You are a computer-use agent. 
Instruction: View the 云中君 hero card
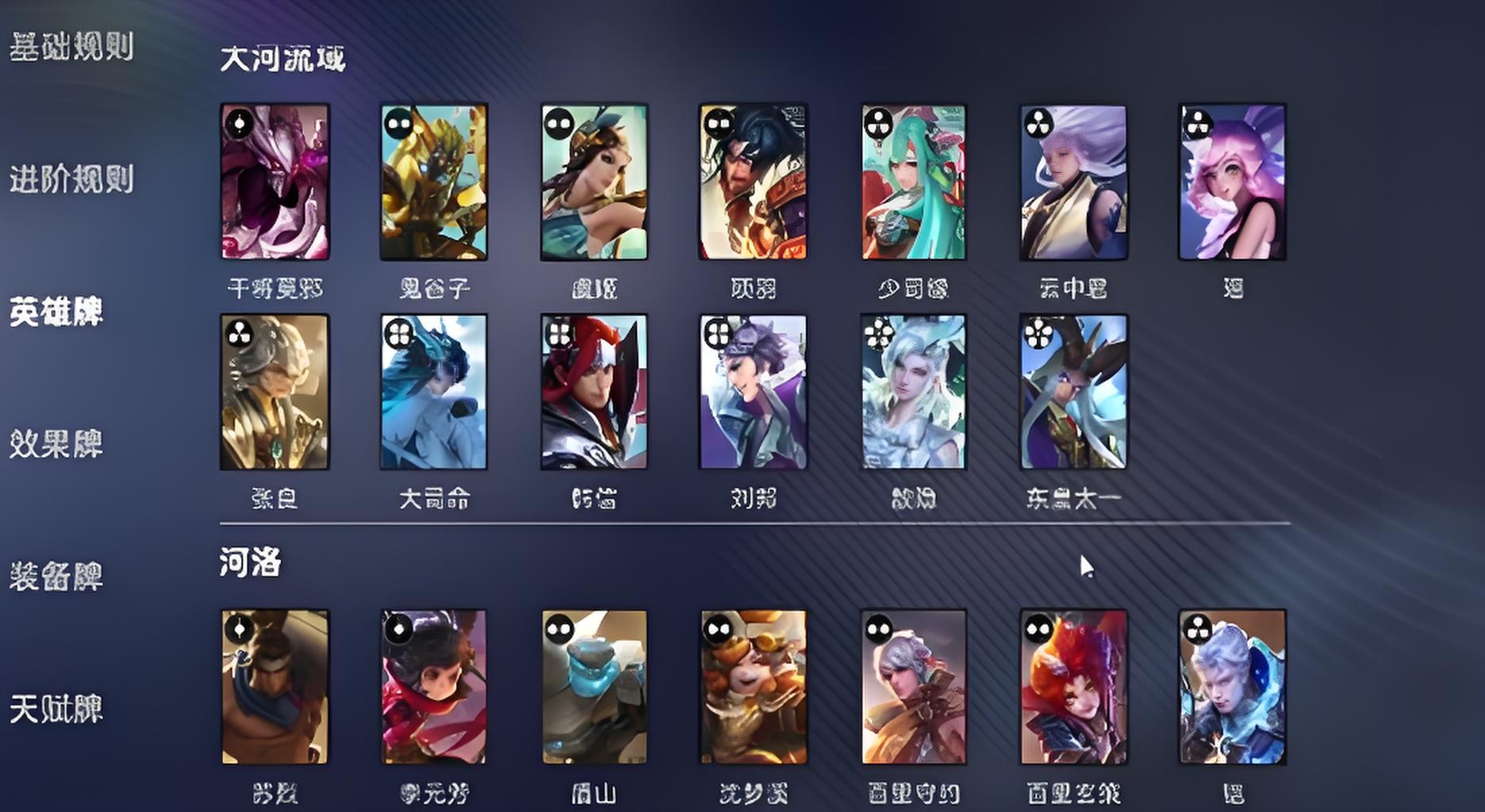click(x=1073, y=182)
